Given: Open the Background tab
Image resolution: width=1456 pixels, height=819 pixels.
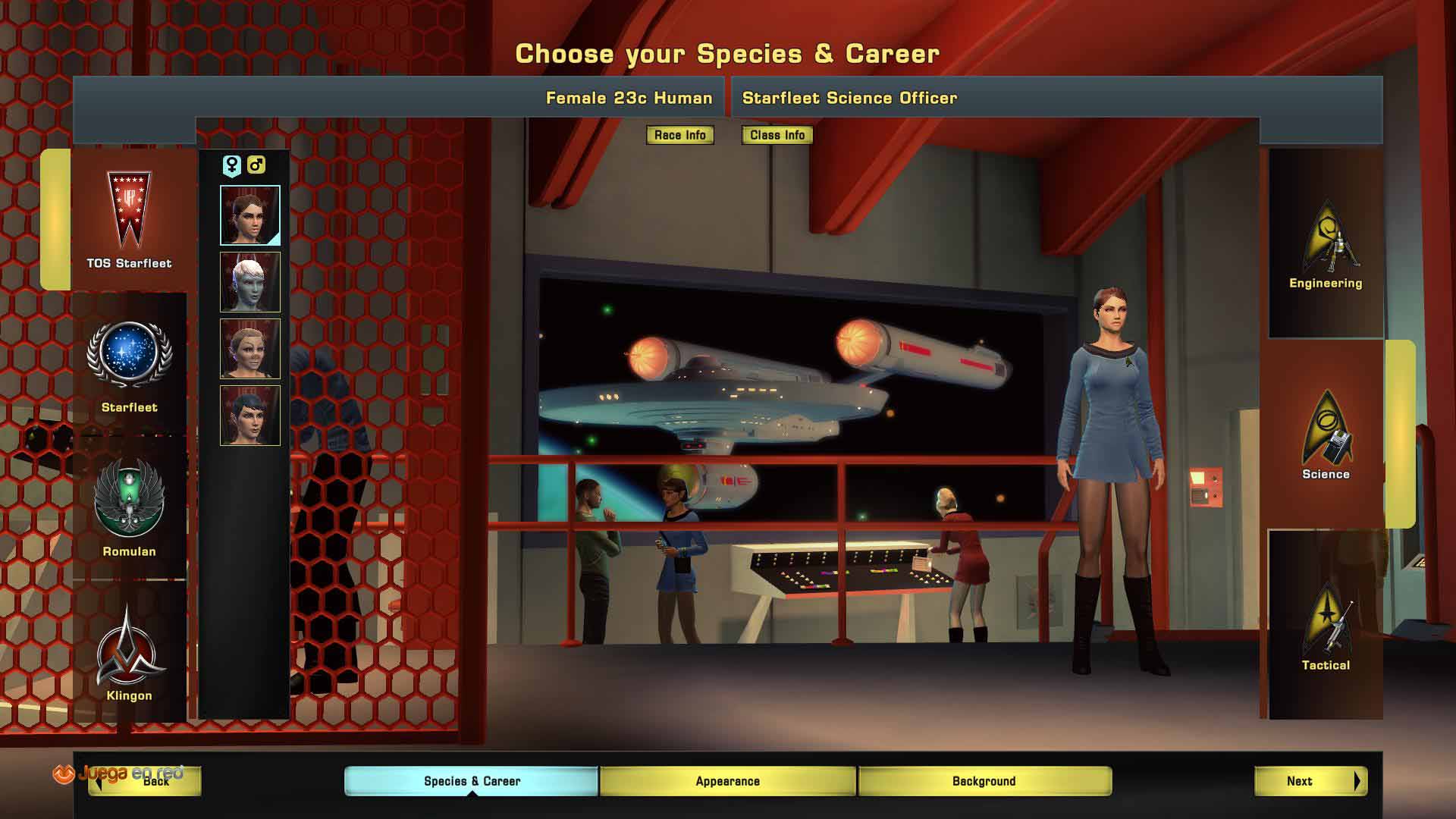Looking at the screenshot, I should (x=984, y=781).
